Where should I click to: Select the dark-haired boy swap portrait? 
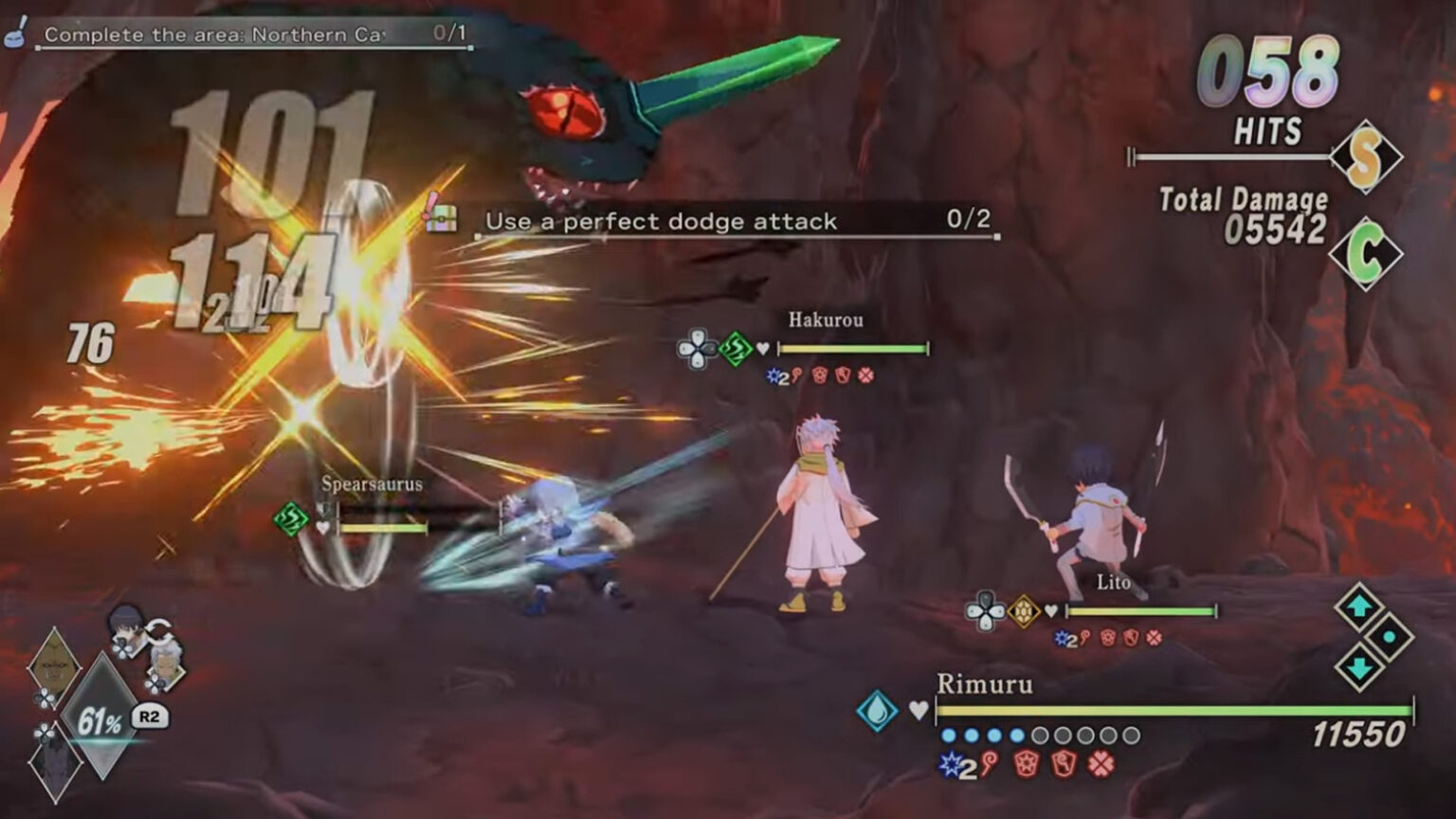(126, 625)
